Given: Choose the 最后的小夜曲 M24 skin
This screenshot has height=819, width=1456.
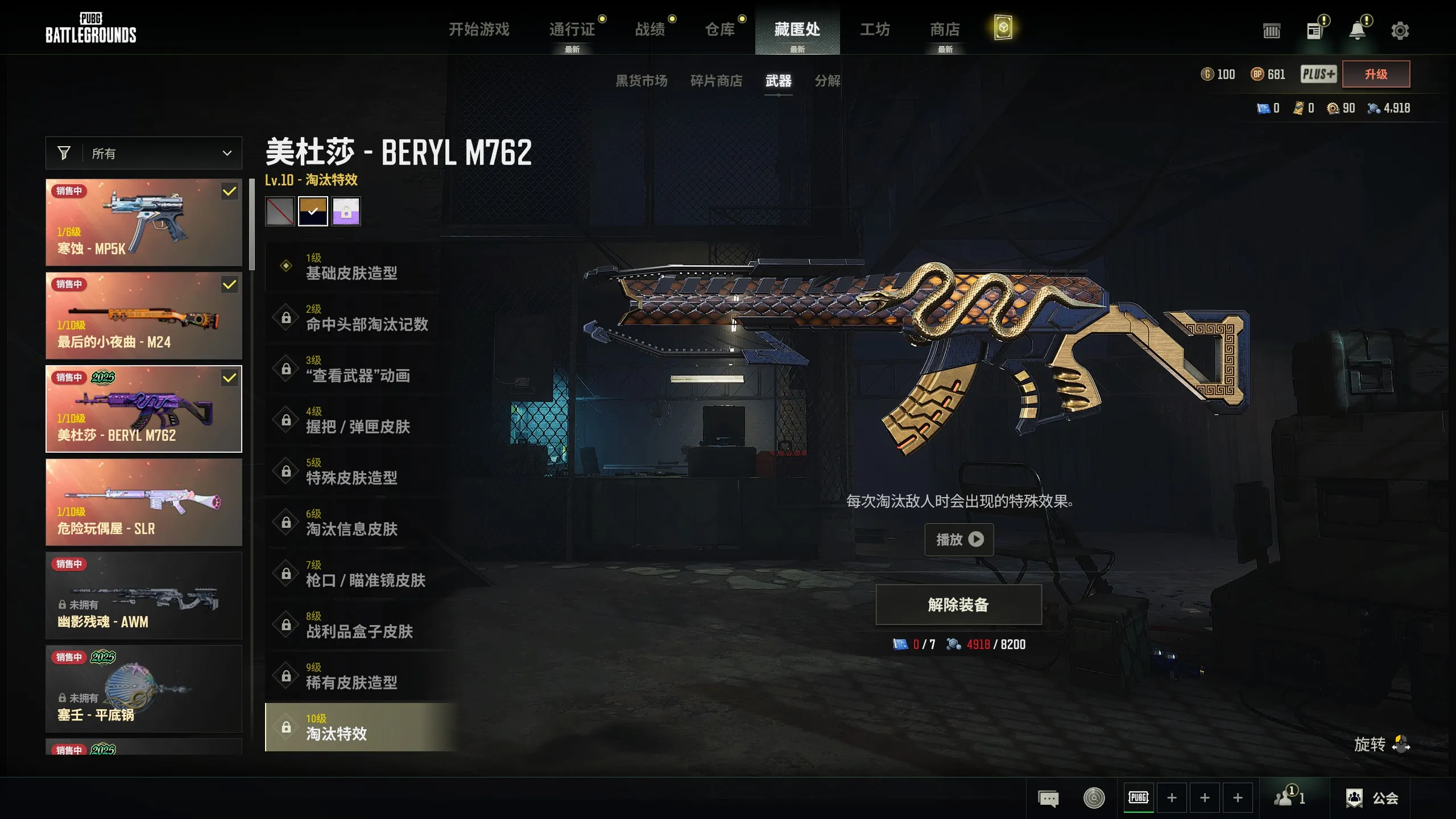Looking at the screenshot, I should pyautogui.click(x=144, y=316).
